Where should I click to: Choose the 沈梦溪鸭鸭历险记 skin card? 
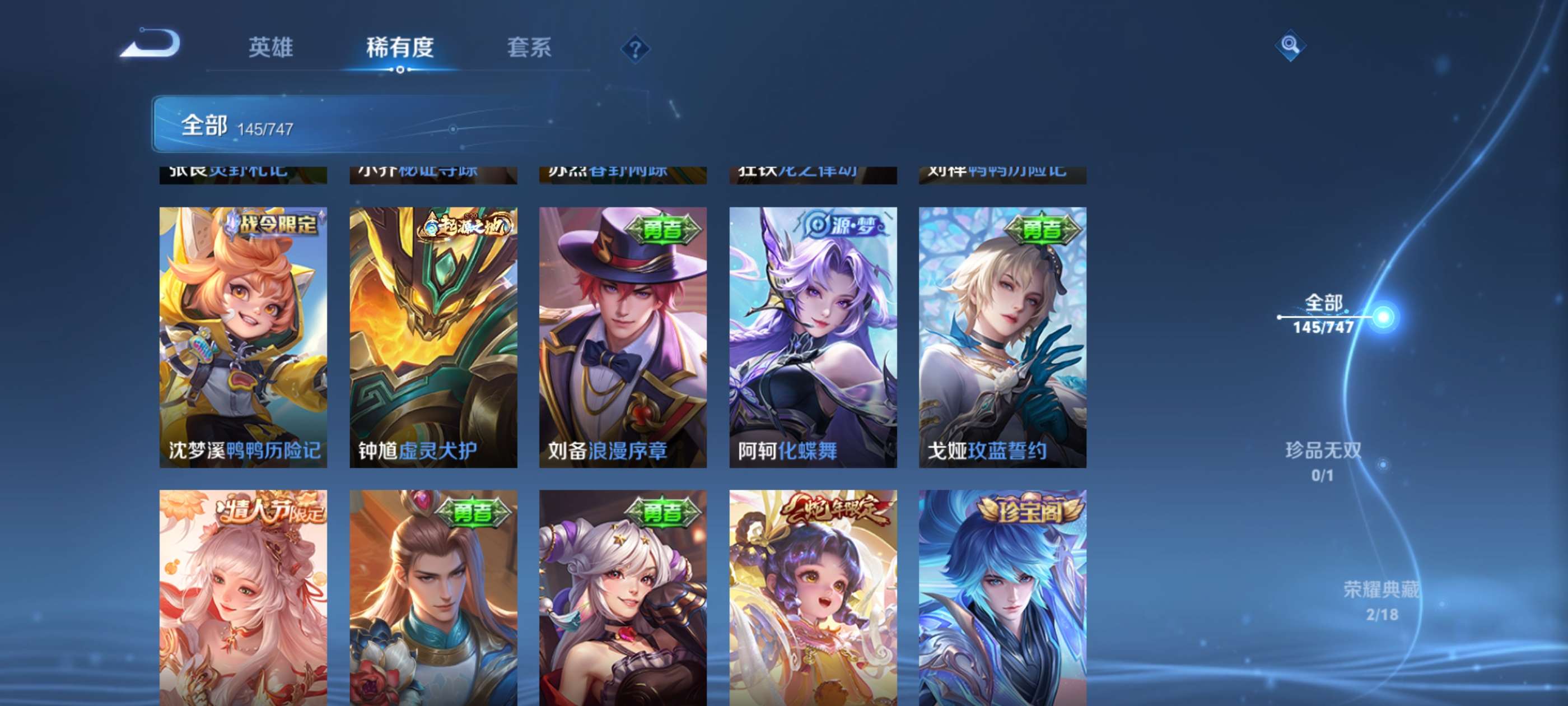pyautogui.click(x=243, y=337)
